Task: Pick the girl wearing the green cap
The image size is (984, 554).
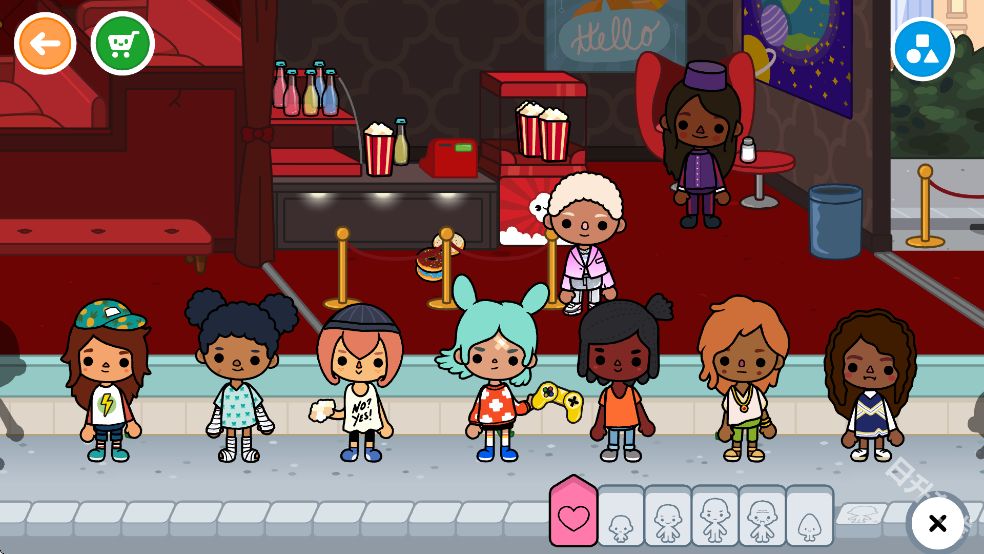Action: click(x=106, y=380)
